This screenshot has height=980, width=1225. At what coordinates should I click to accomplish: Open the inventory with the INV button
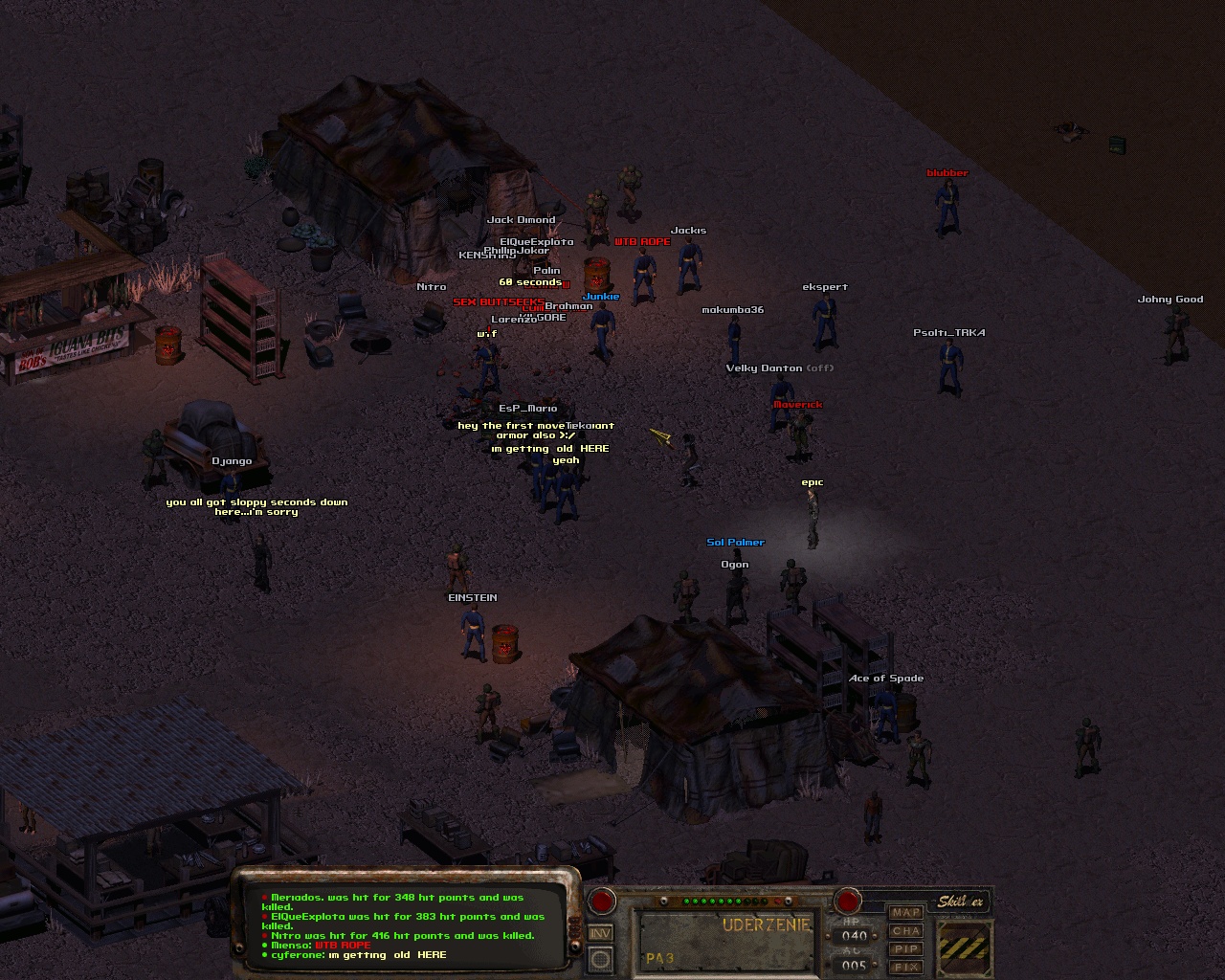click(600, 933)
